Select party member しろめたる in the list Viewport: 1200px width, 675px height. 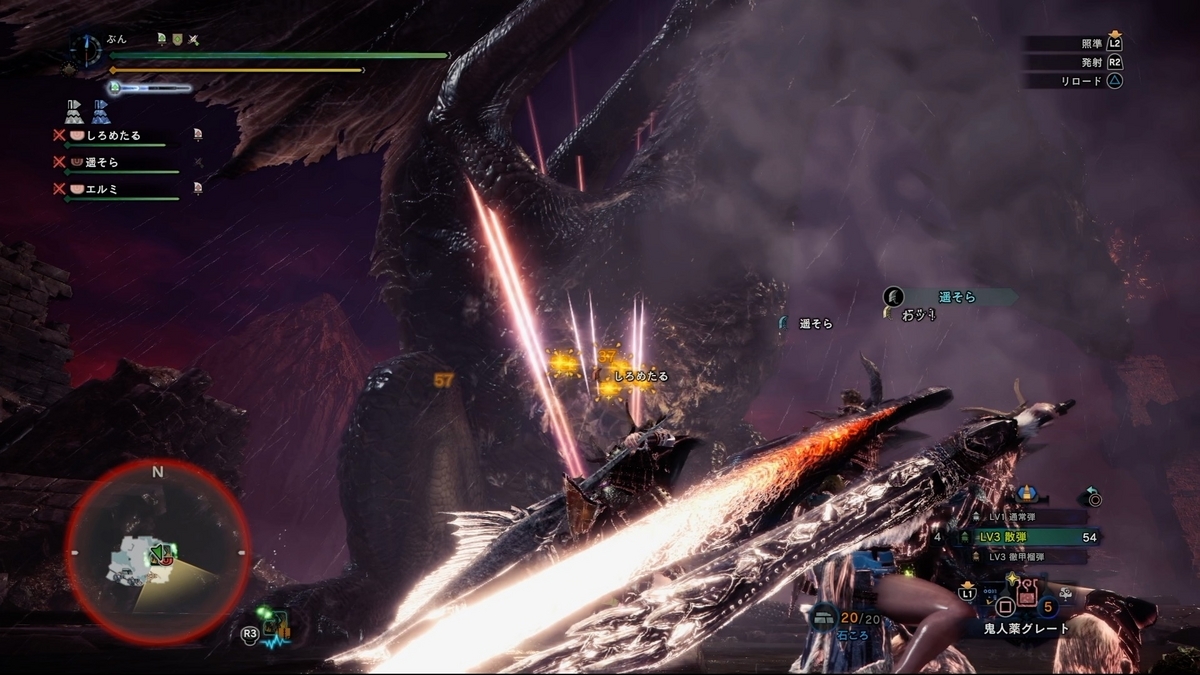coord(112,135)
